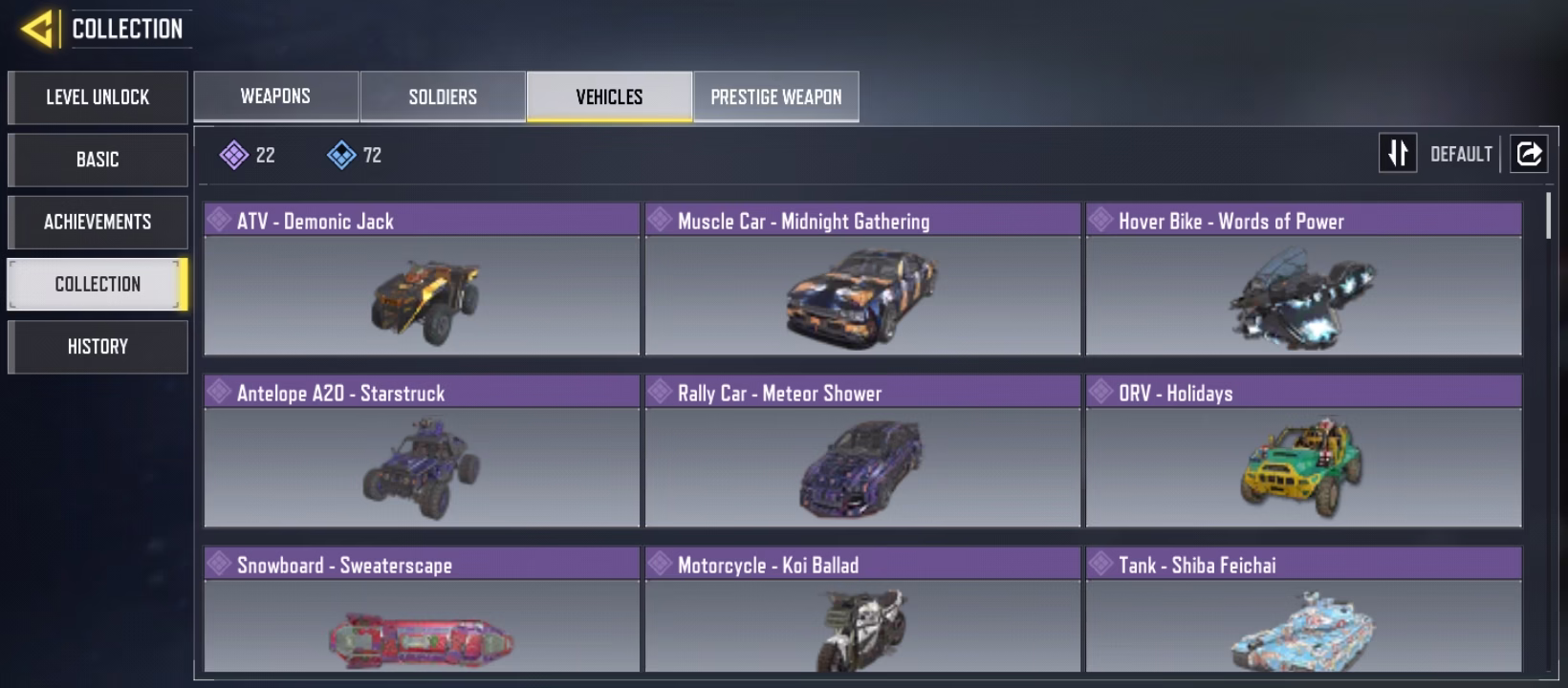Image resolution: width=1568 pixels, height=688 pixels.
Task: Select the Collection menu entry
Action: tap(98, 284)
